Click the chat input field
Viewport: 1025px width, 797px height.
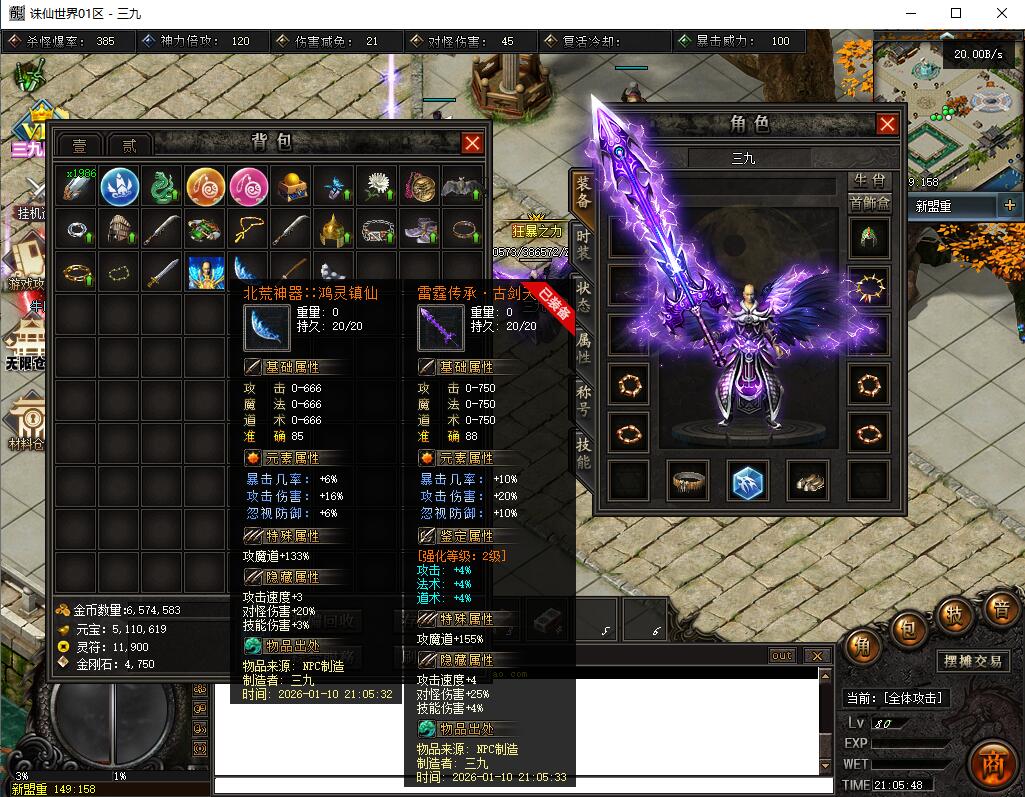[520, 786]
